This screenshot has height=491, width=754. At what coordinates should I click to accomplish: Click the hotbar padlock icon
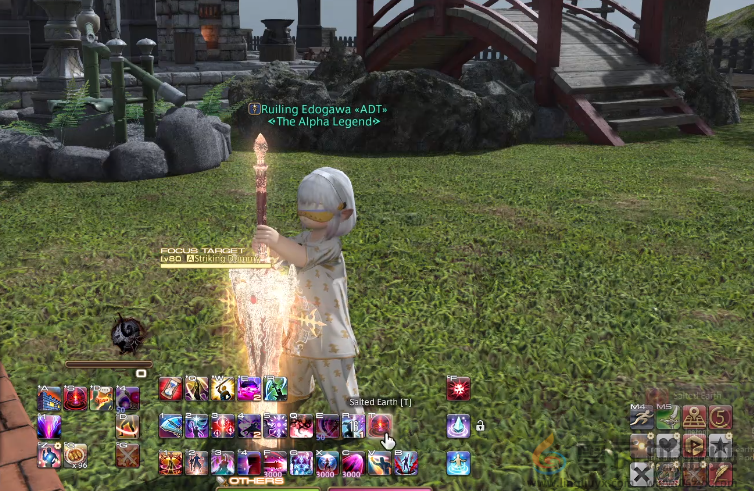pyautogui.click(x=480, y=426)
